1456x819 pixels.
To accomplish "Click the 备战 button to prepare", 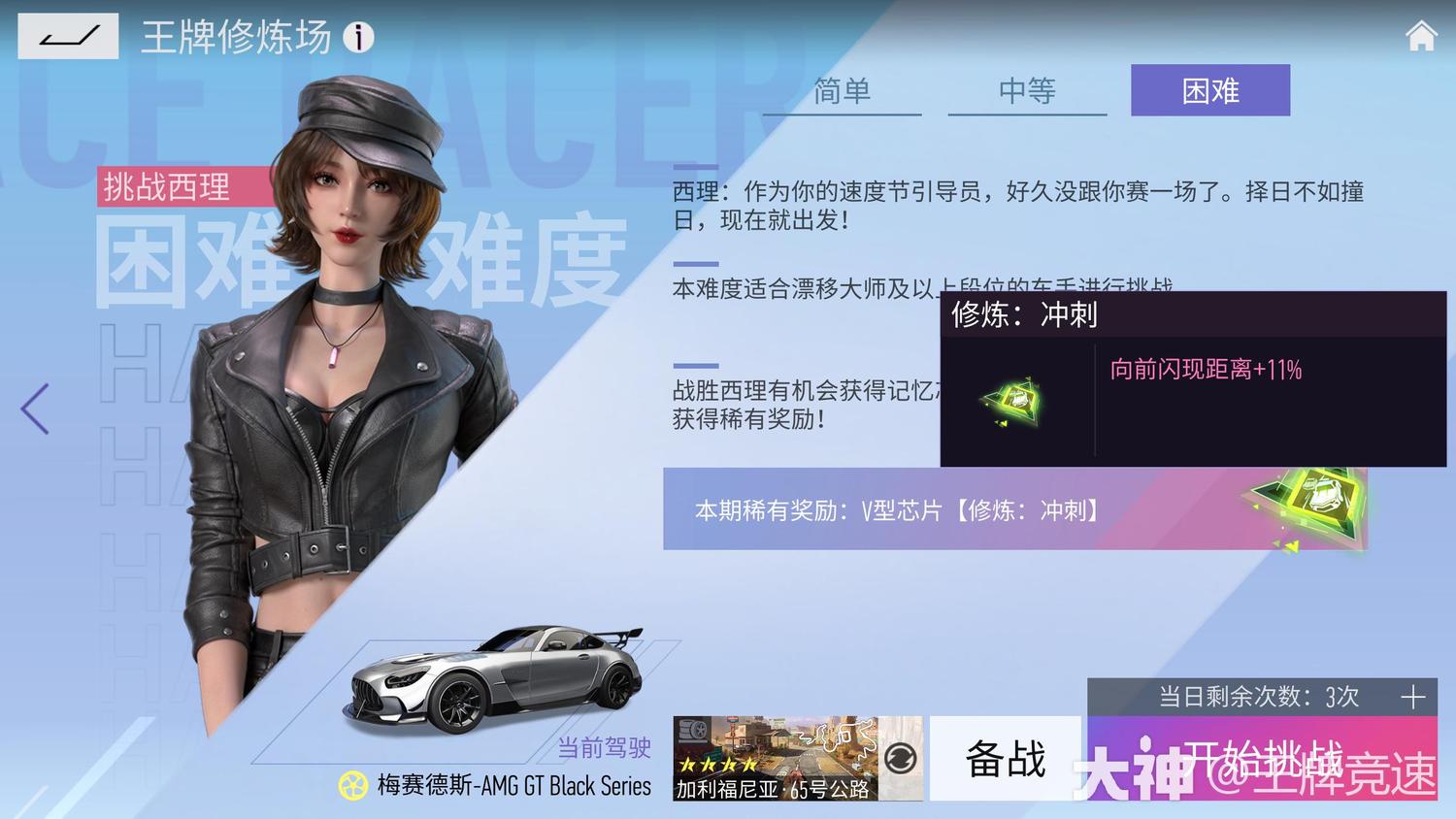I will (x=1006, y=760).
